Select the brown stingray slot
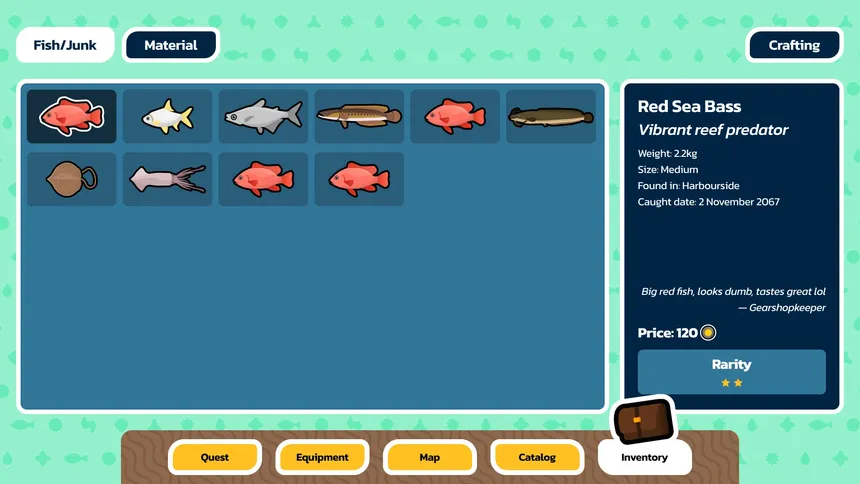Image resolution: width=860 pixels, height=484 pixels. 72,180
